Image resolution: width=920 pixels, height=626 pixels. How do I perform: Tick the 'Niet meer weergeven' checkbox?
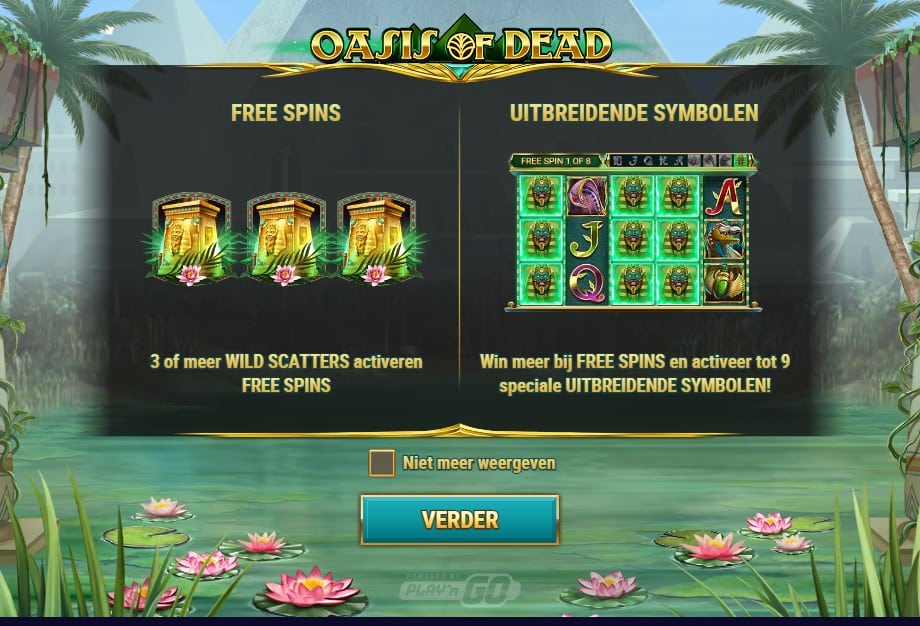click(381, 463)
